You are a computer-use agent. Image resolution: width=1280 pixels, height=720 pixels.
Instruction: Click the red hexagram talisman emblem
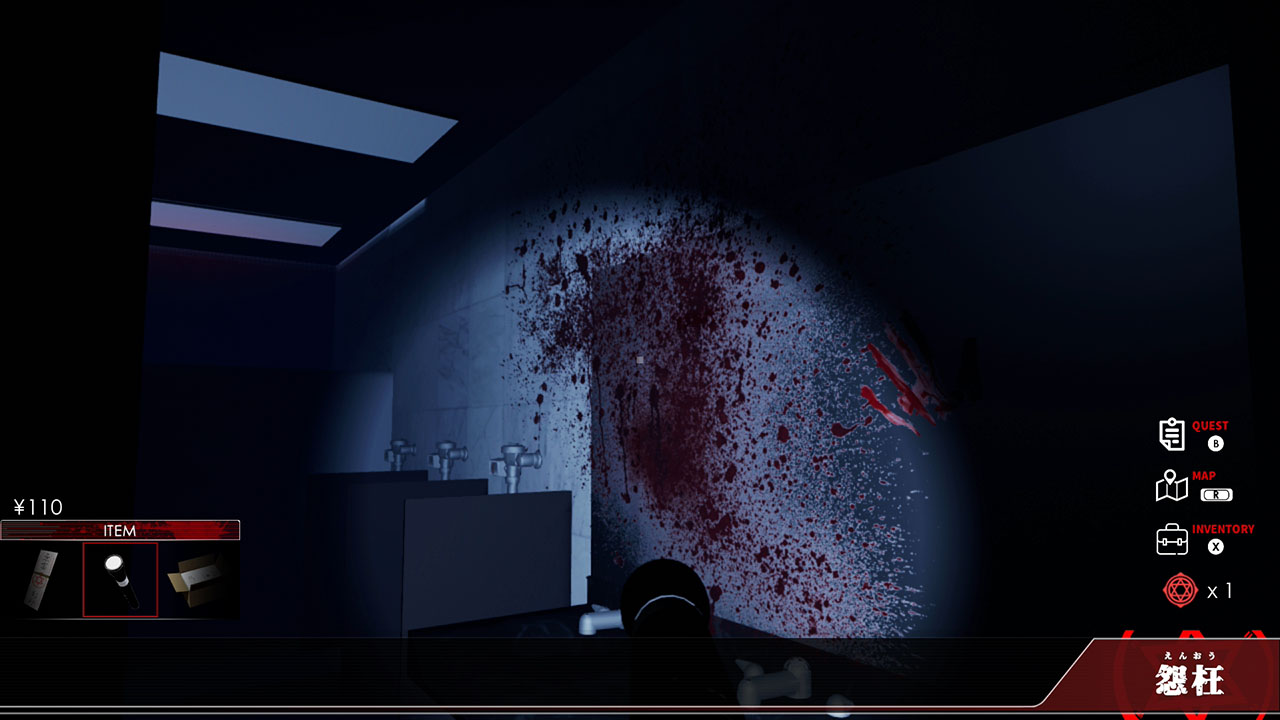pyautogui.click(x=1180, y=590)
